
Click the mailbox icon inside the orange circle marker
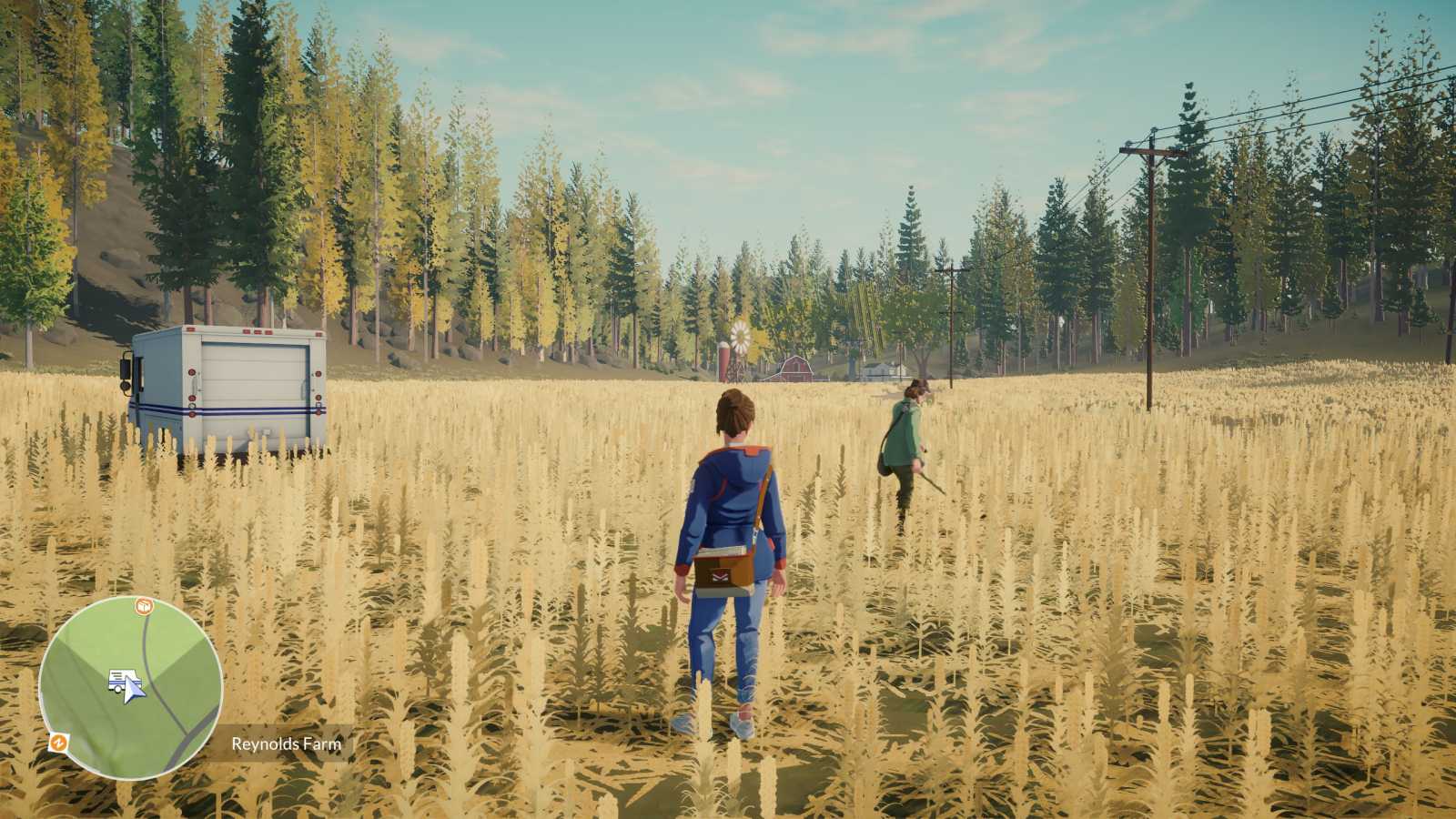click(x=144, y=605)
